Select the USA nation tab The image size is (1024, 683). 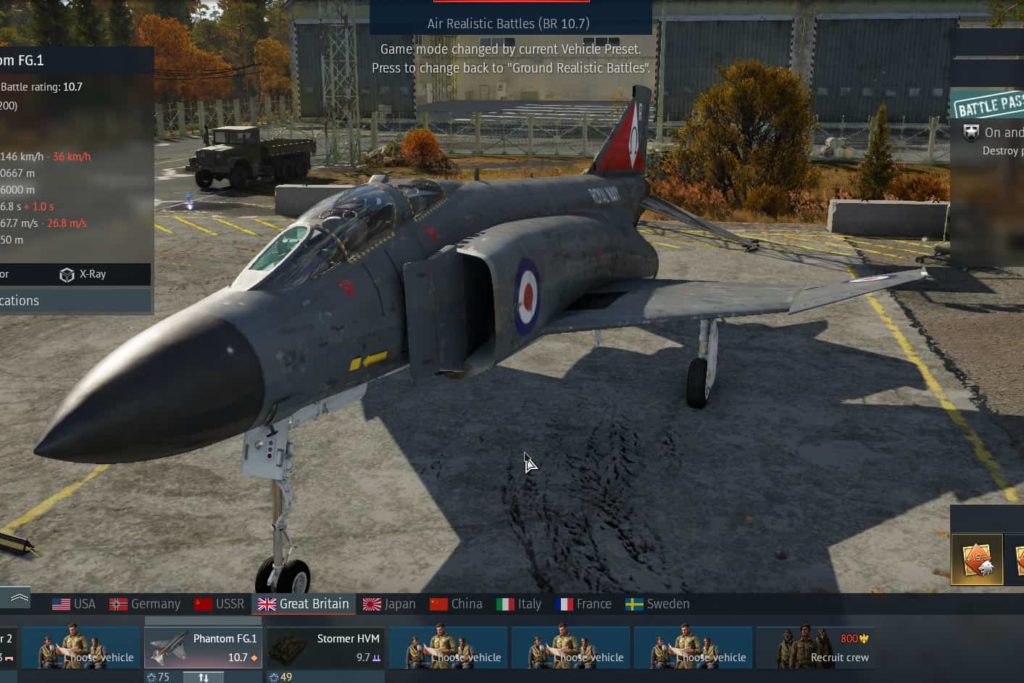[x=74, y=604]
